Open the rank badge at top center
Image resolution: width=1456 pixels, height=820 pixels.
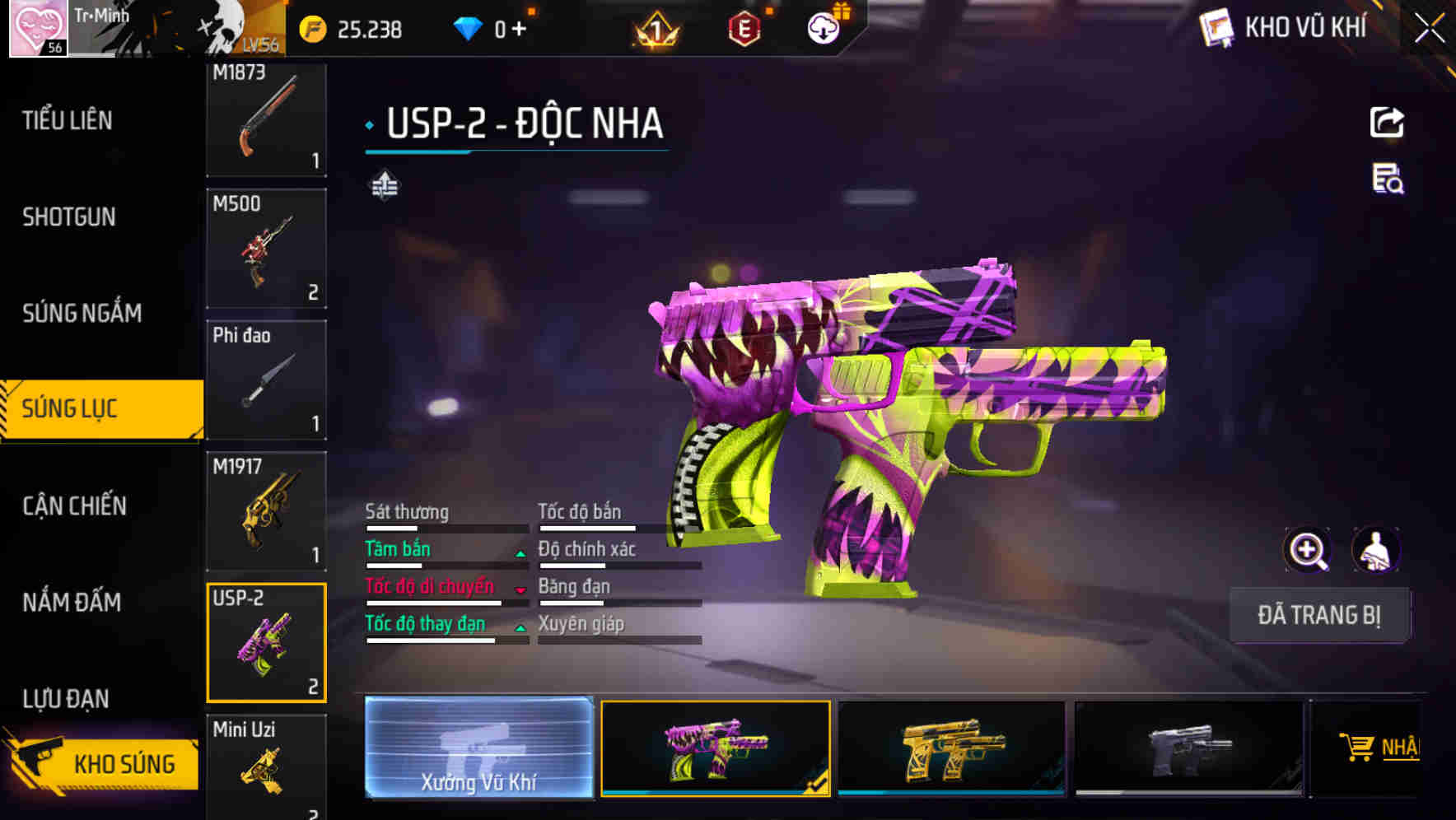pyautogui.click(x=655, y=29)
